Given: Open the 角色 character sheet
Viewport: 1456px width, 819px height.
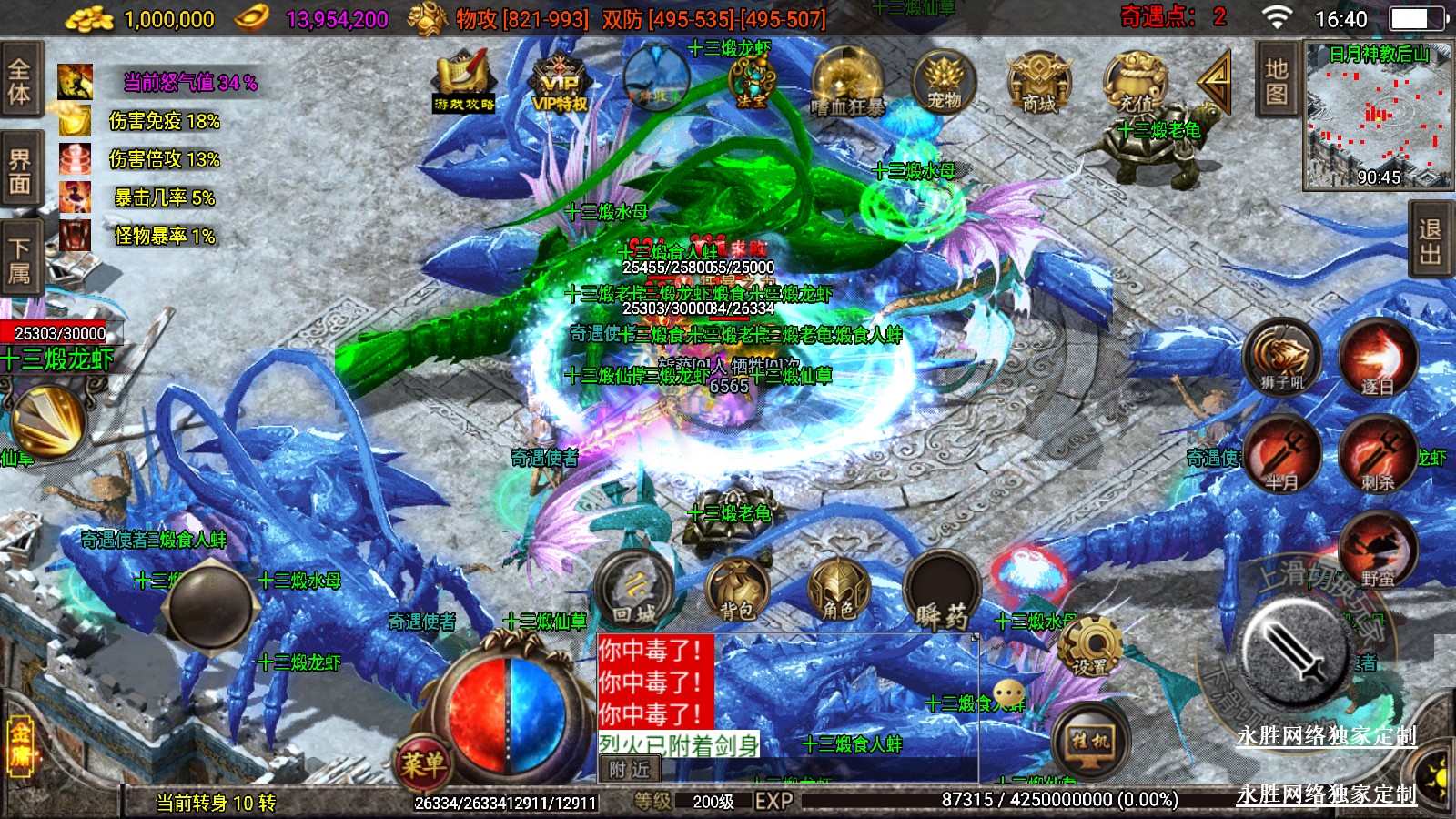Looking at the screenshot, I should click(x=838, y=589).
